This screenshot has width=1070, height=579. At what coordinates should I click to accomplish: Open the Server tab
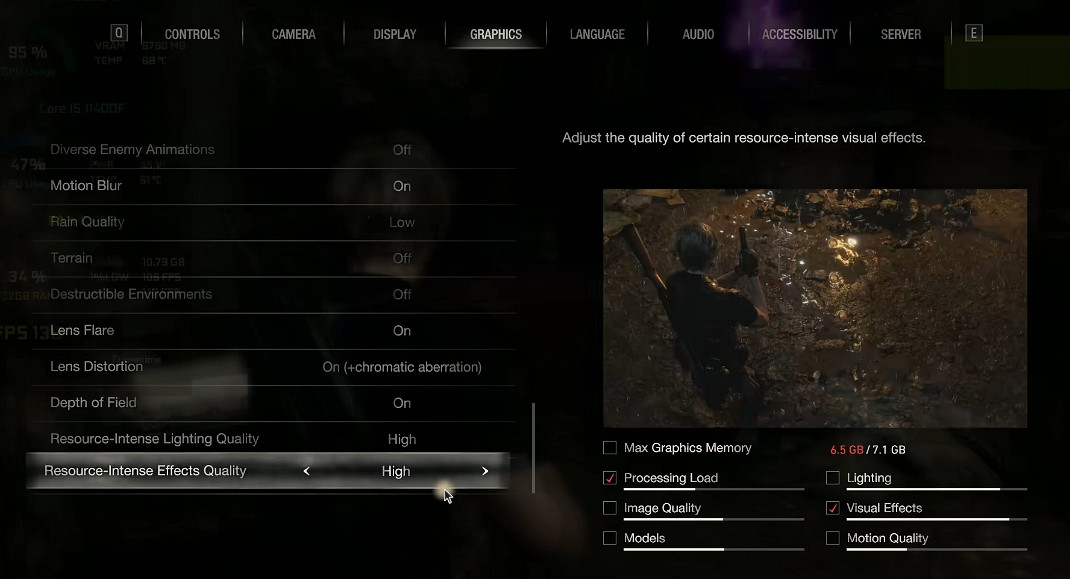click(x=901, y=34)
